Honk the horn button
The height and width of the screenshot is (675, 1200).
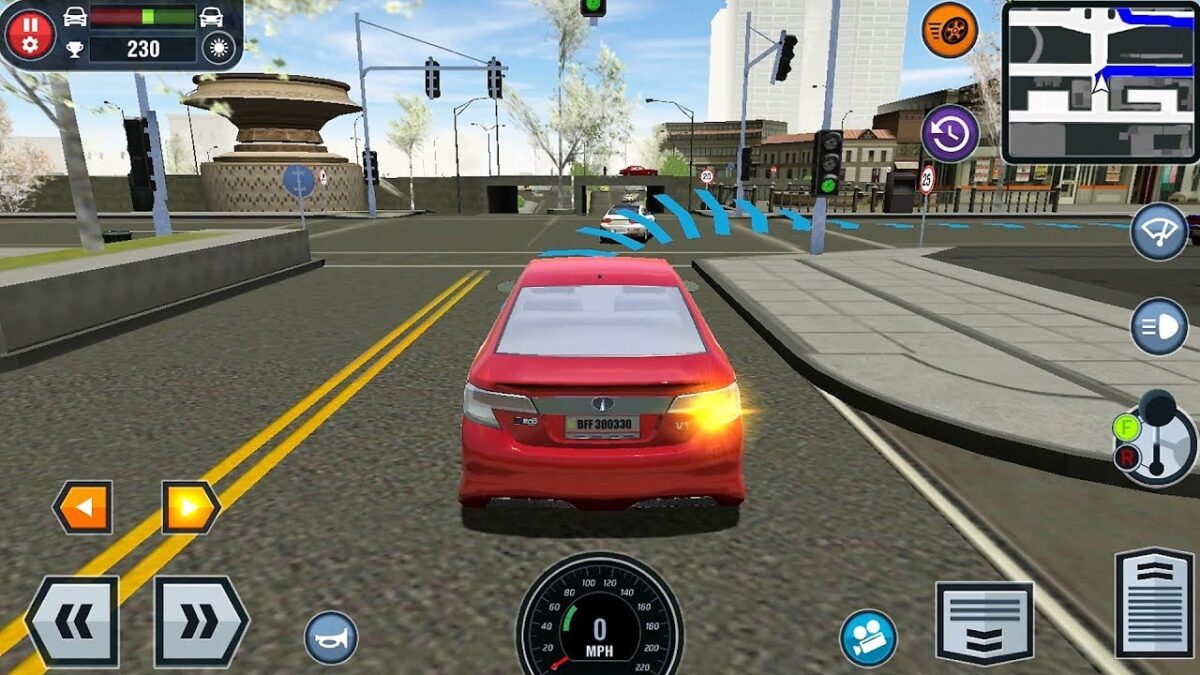coord(331,637)
